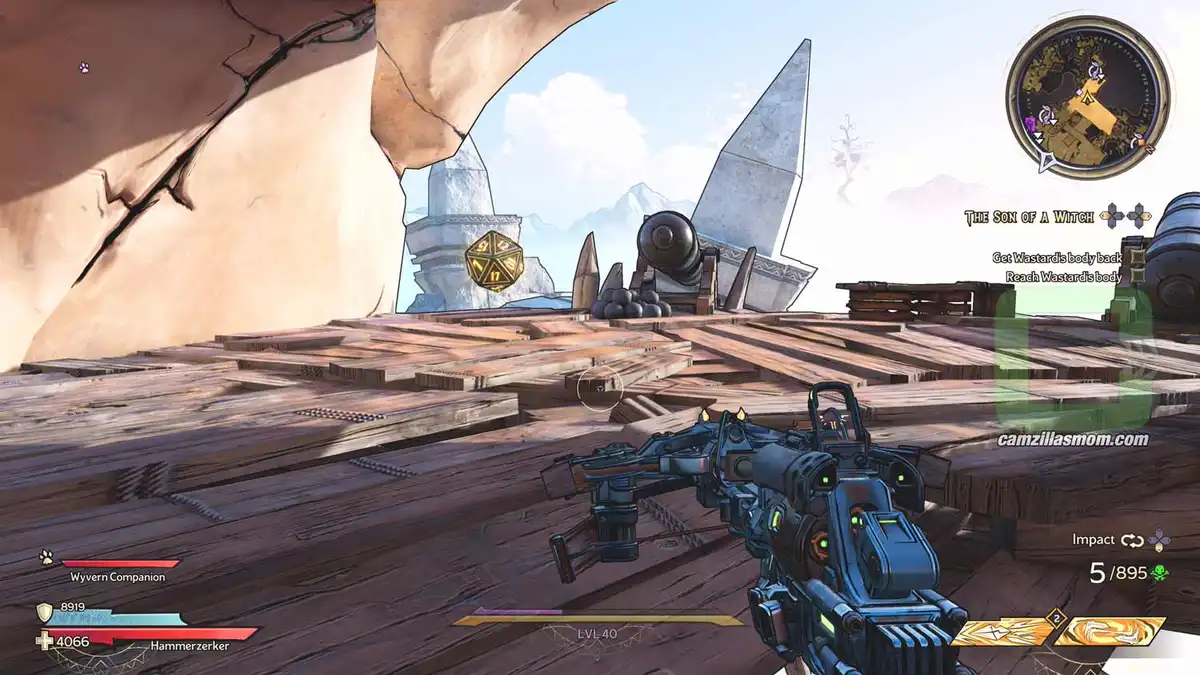Open the camzillasmom.com watermark link

[1073, 439]
